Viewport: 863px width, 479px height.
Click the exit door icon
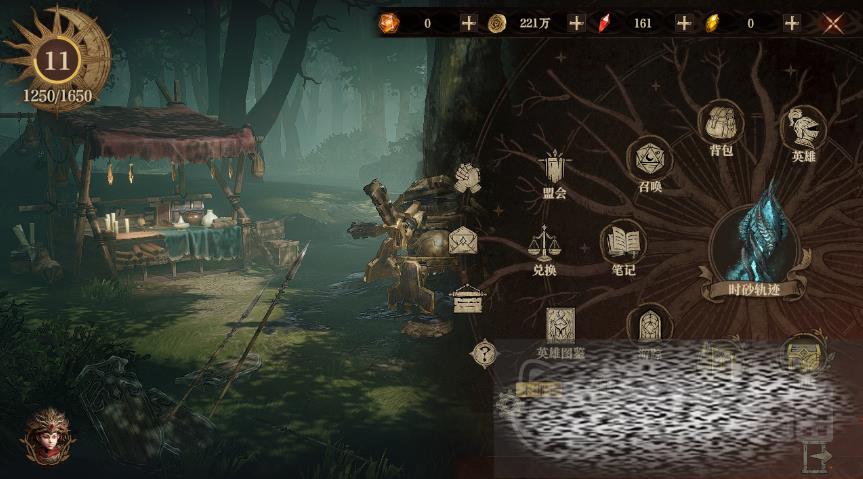[x=818, y=455]
